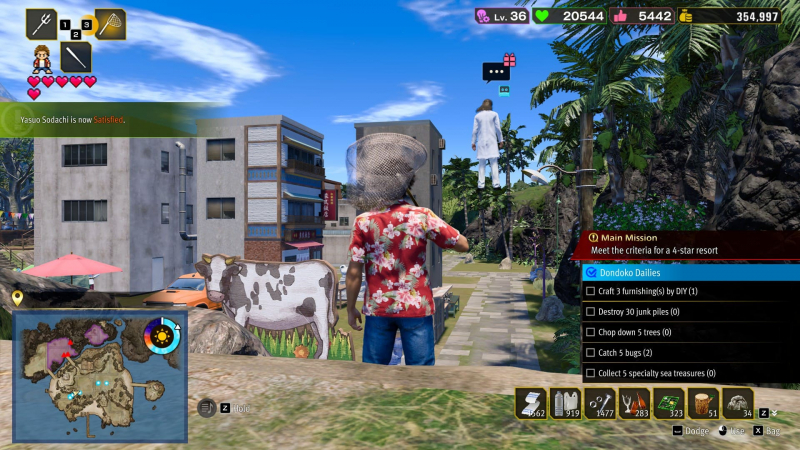Click the Chop down 5 trees checkbox

(590, 332)
